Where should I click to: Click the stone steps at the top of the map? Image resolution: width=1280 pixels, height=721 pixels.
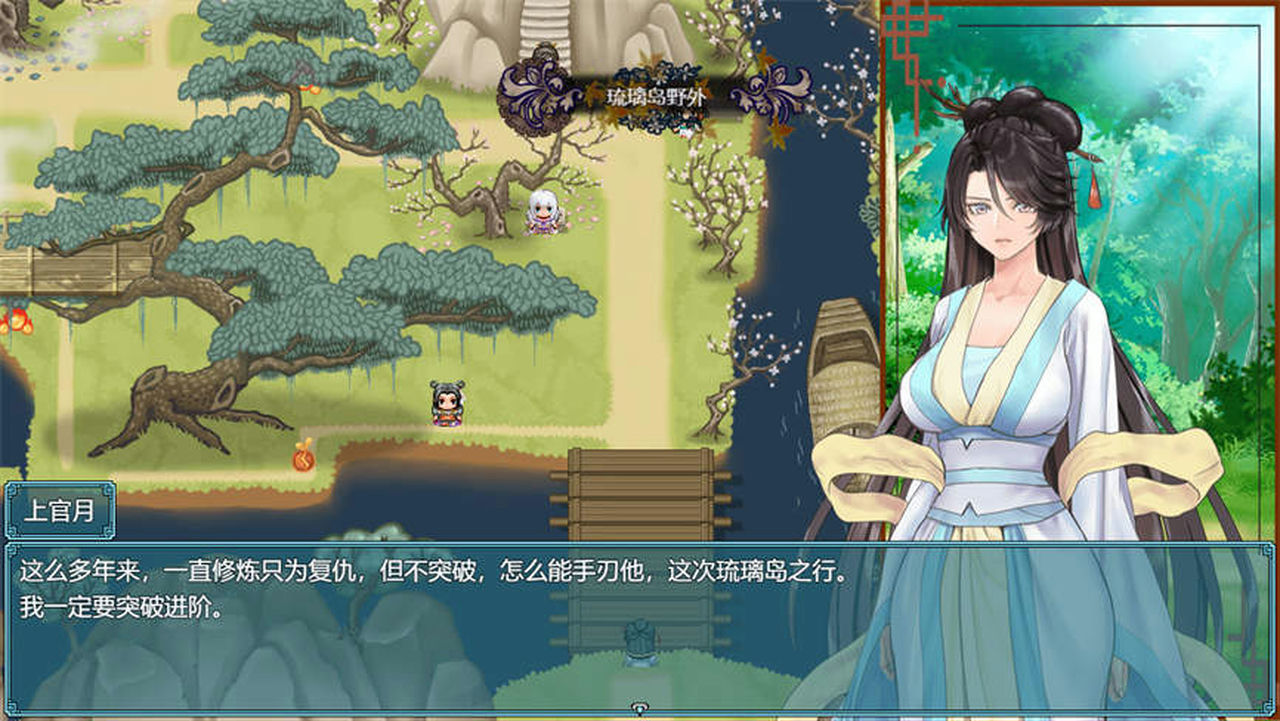pos(543,25)
